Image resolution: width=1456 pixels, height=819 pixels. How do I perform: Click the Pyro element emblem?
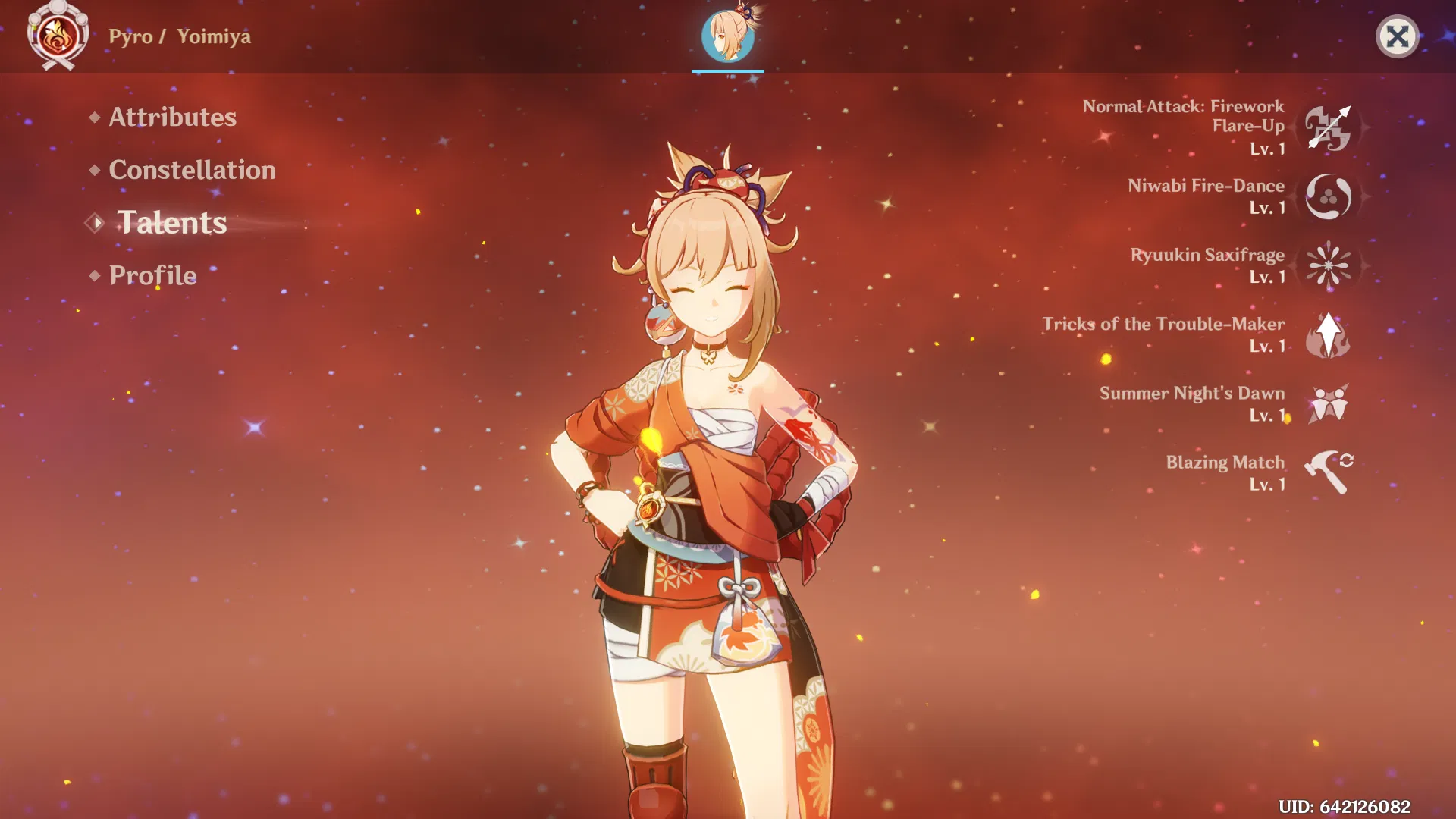coord(59,36)
